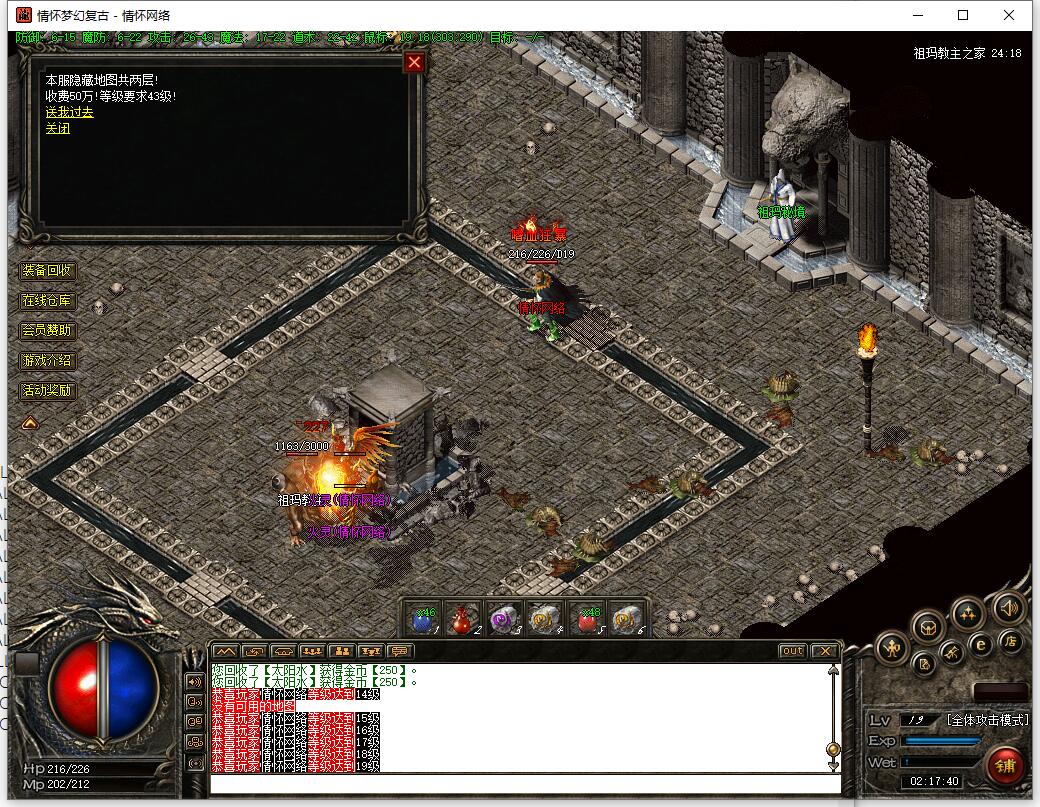Viewport: 1040px width, 807px height.
Task: Open the 店 shop round button
Action: click(1011, 641)
